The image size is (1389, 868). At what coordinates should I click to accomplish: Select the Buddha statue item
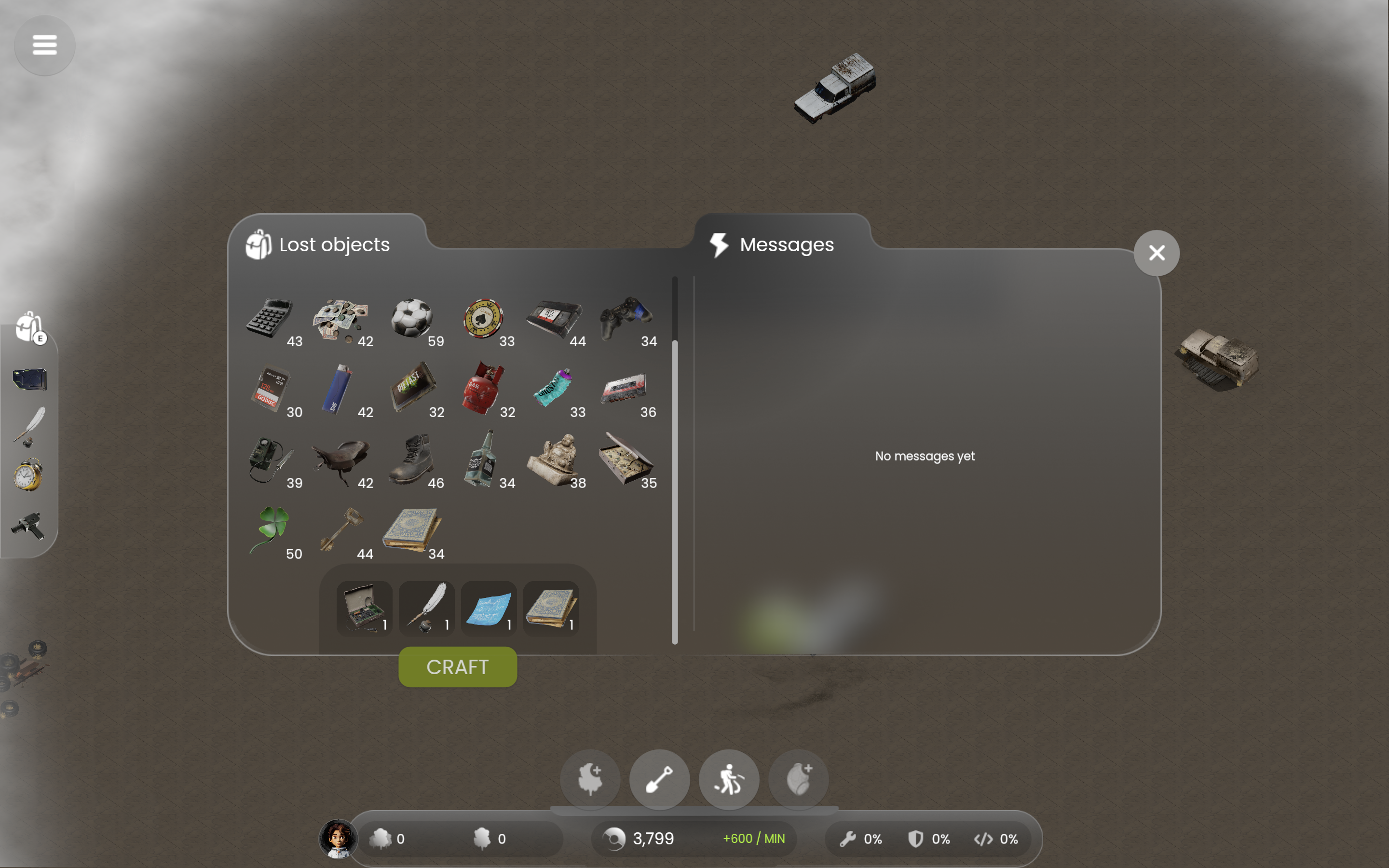pos(553,460)
